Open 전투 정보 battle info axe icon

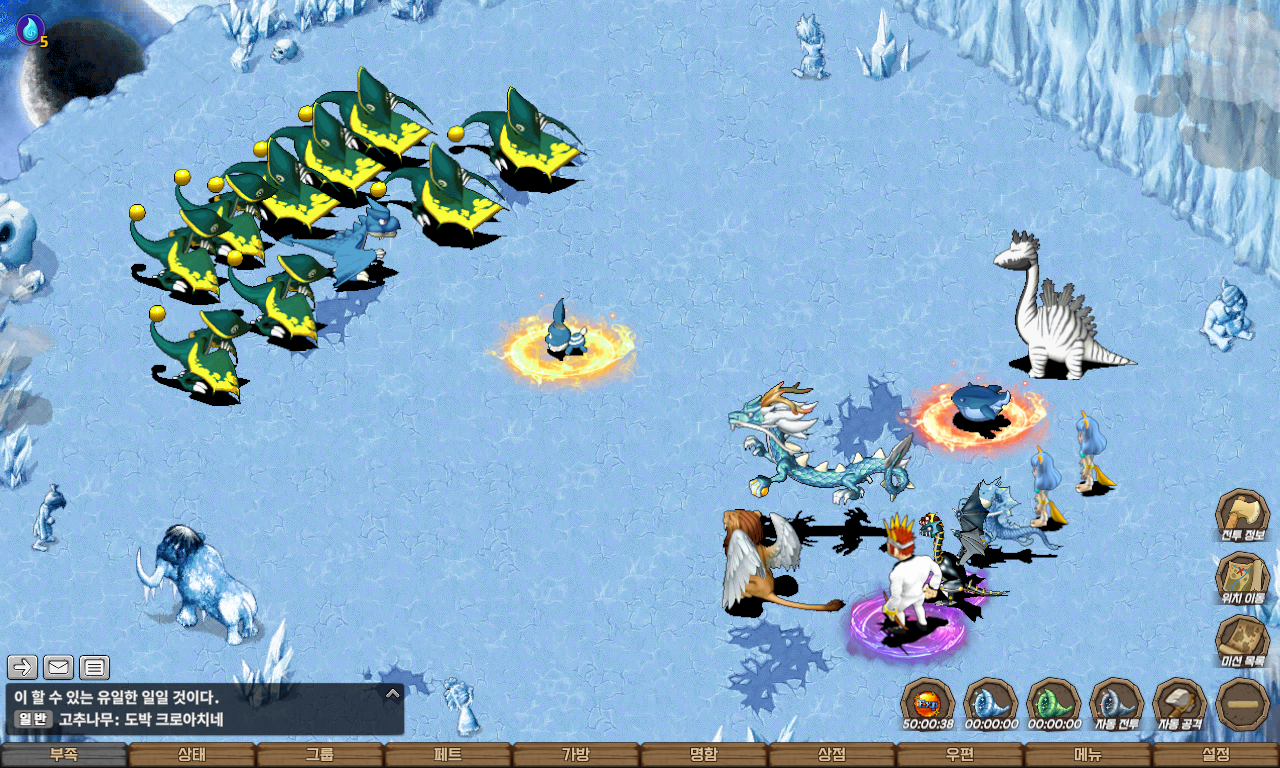tap(1242, 516)
